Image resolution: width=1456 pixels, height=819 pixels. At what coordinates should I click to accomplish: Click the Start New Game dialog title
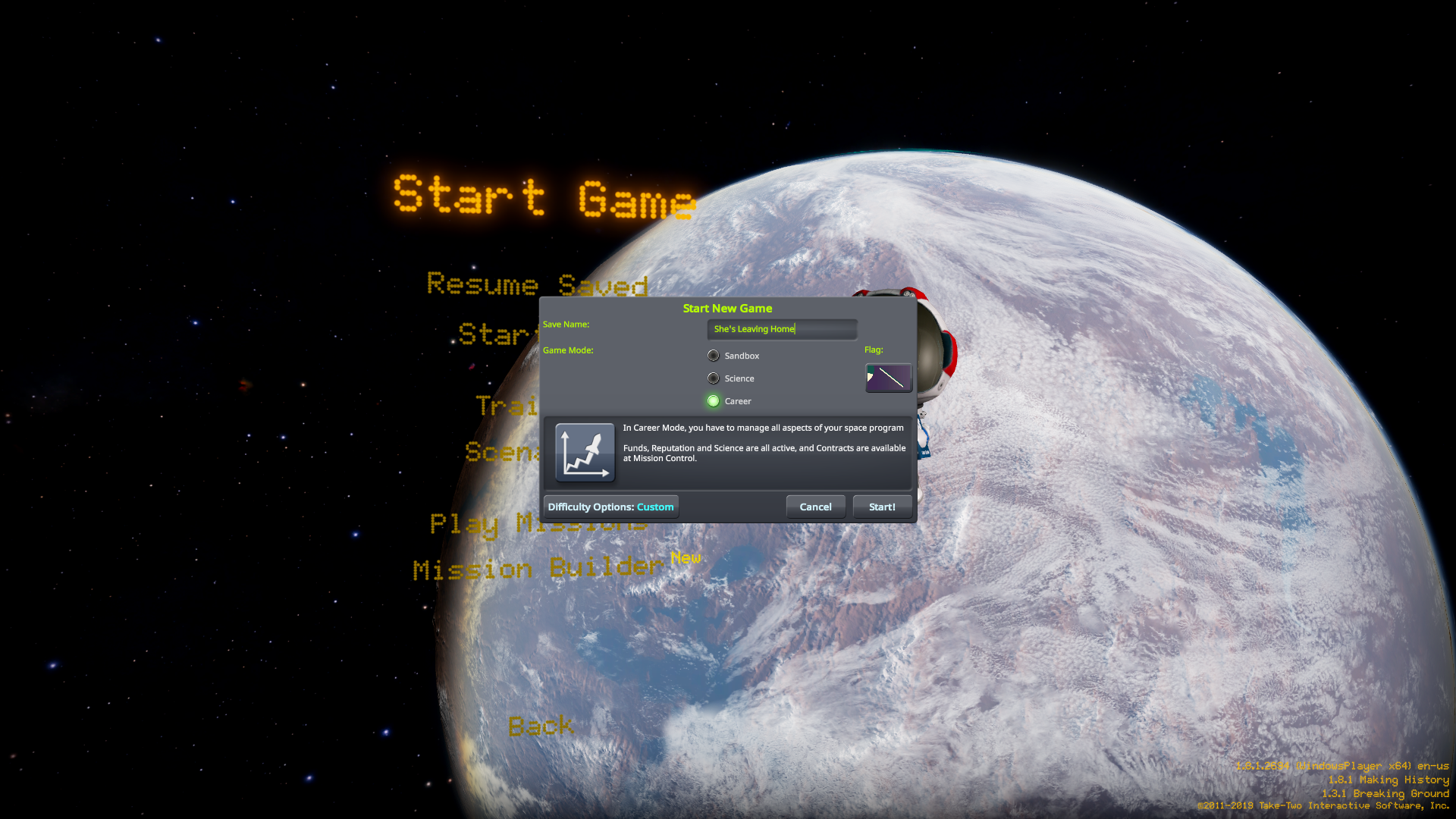[x=726, y=308]
